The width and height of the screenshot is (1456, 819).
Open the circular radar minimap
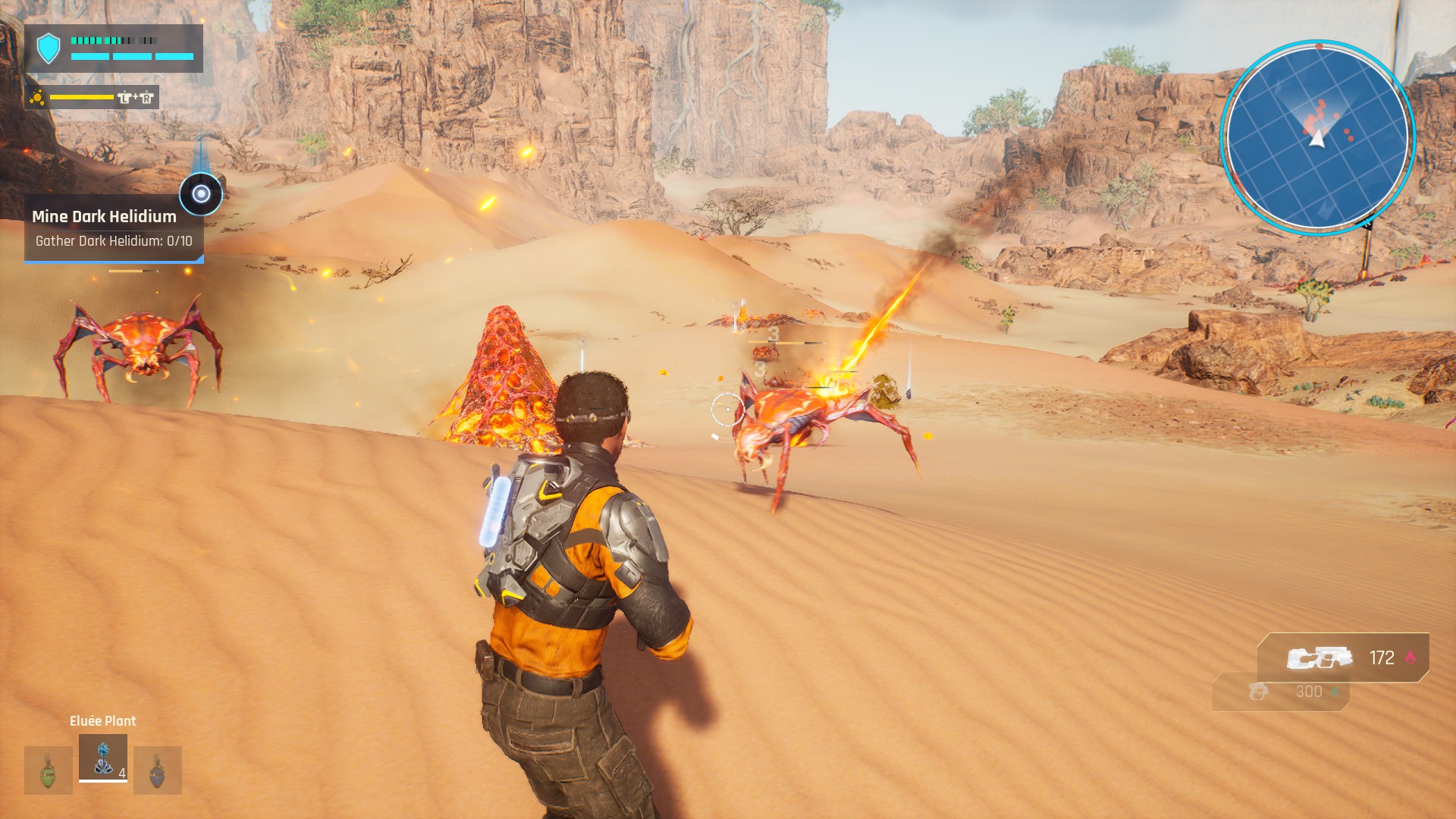[1318, 138]
